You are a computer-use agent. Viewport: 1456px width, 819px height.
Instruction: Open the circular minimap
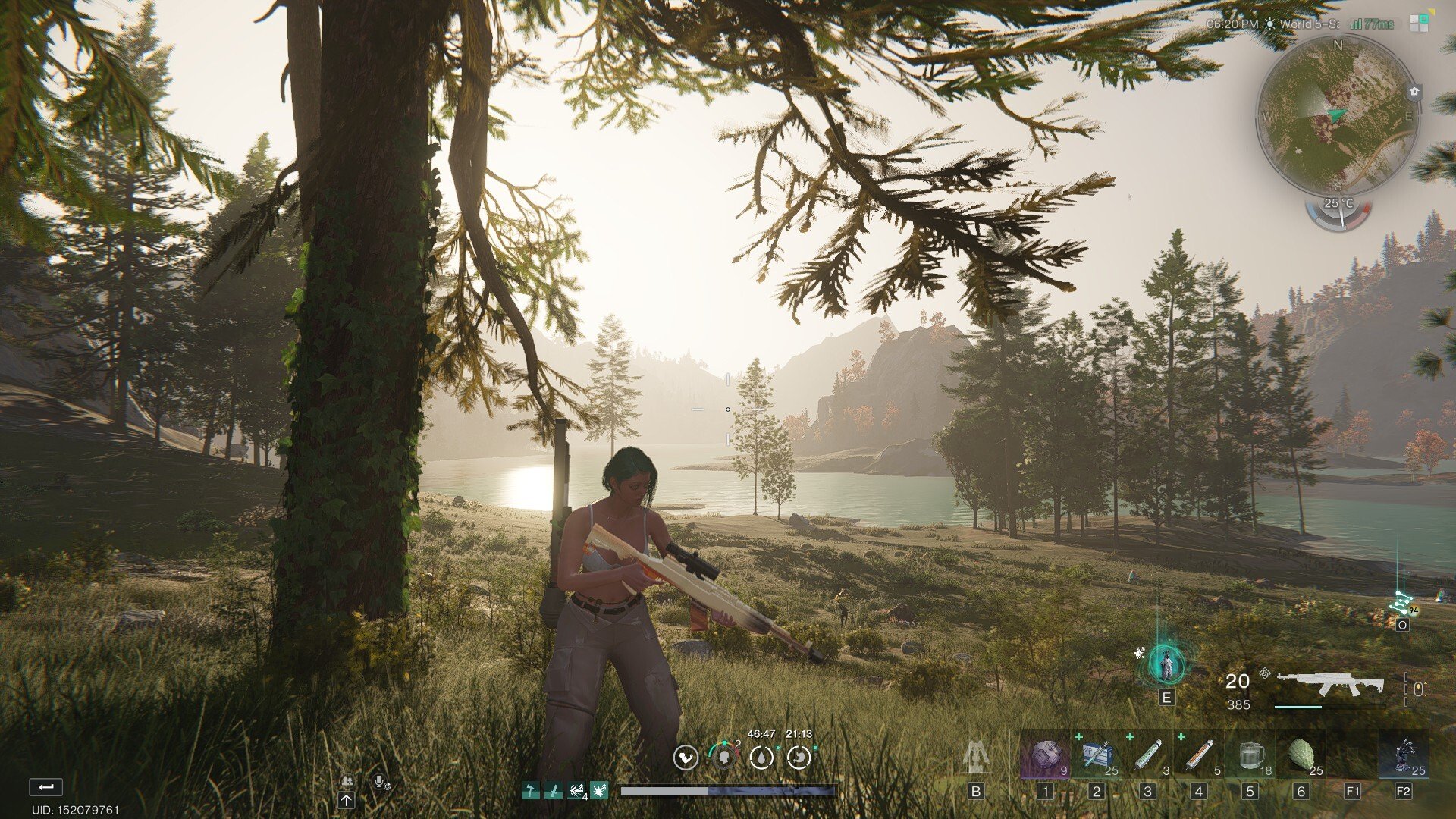pos(1336,114)
